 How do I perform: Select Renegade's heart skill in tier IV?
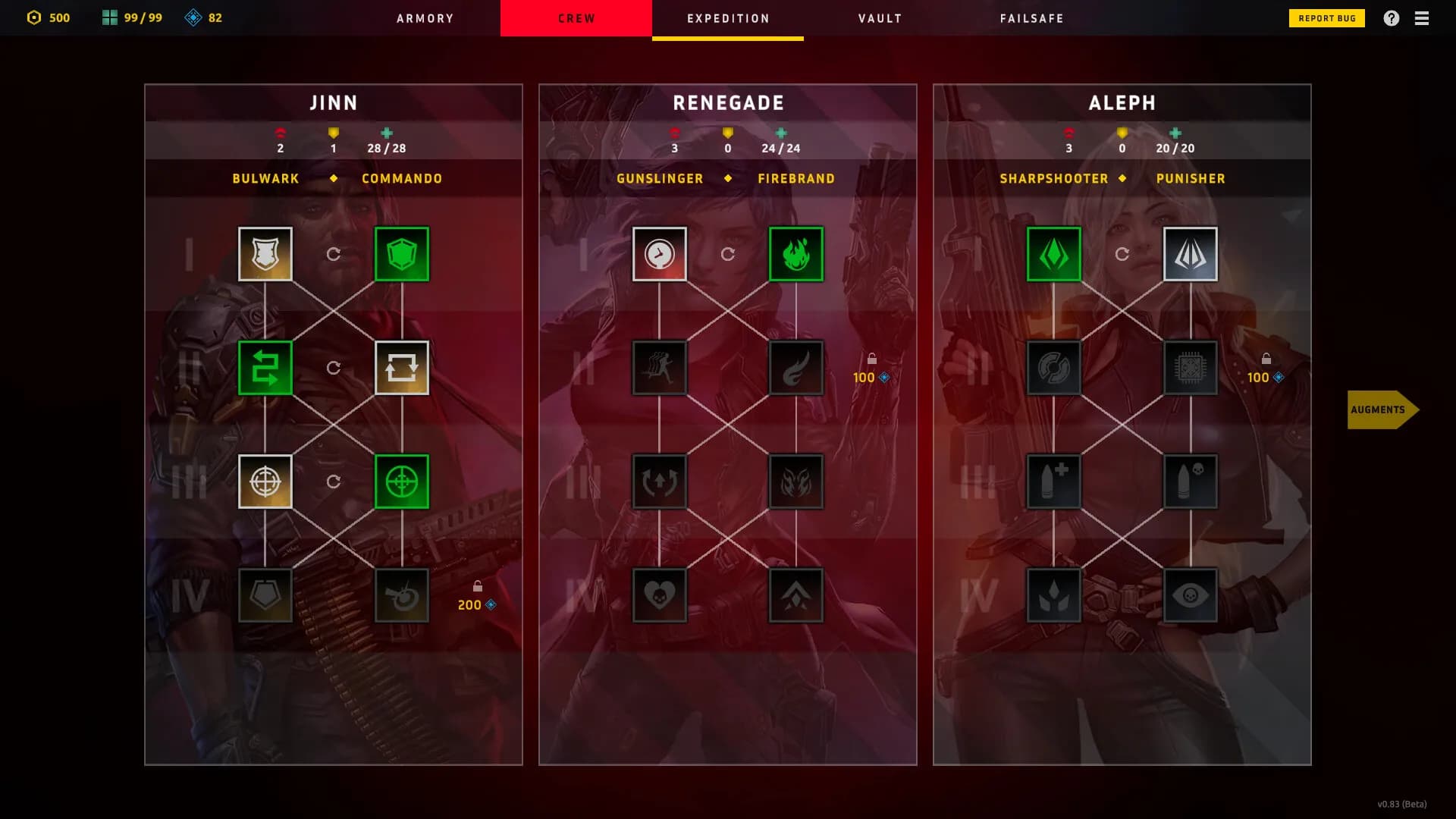[x=659, y=595]
